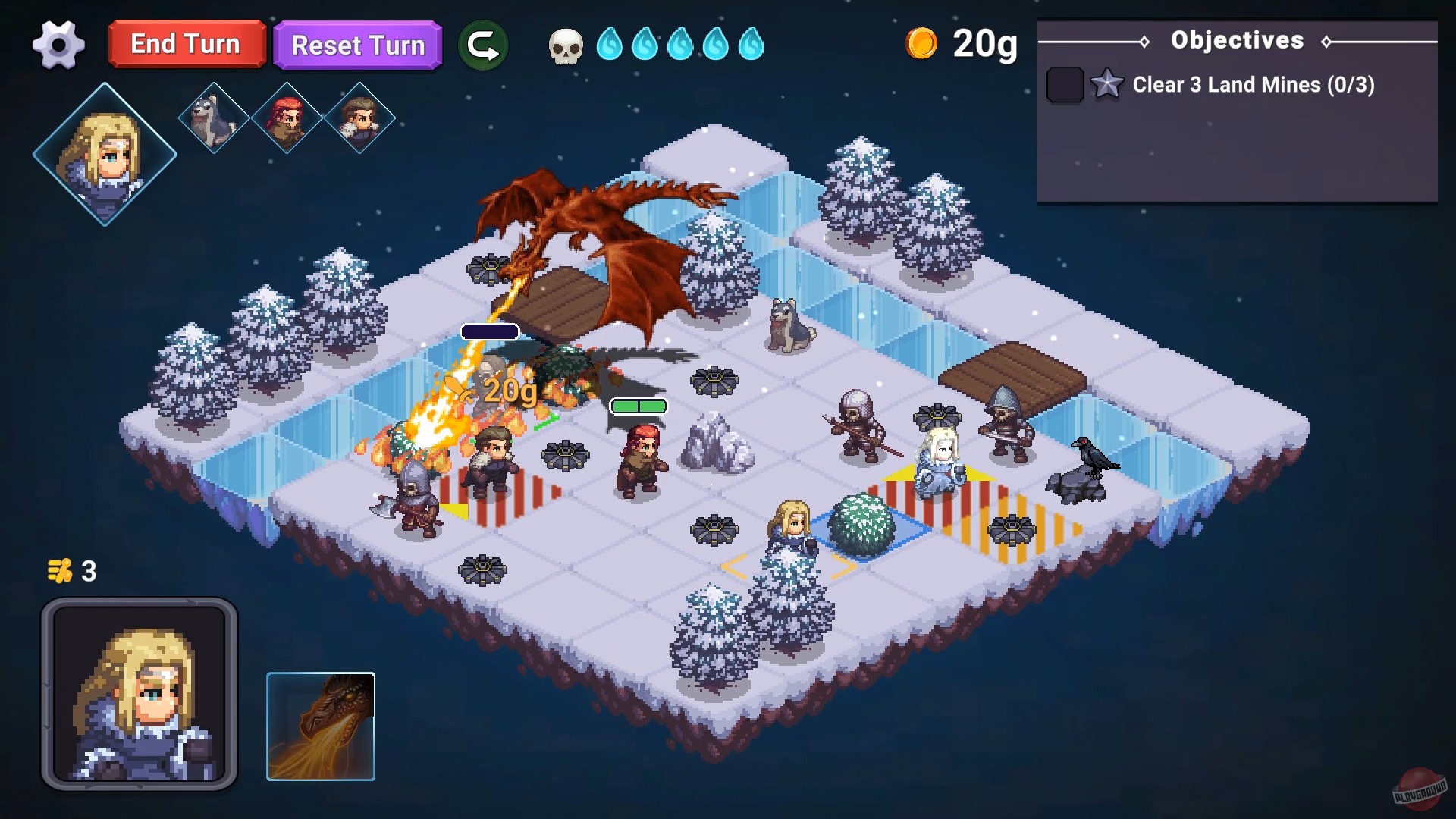
Task: Select the undo/redo arrow icon
Action: click(x=484, y=44)
